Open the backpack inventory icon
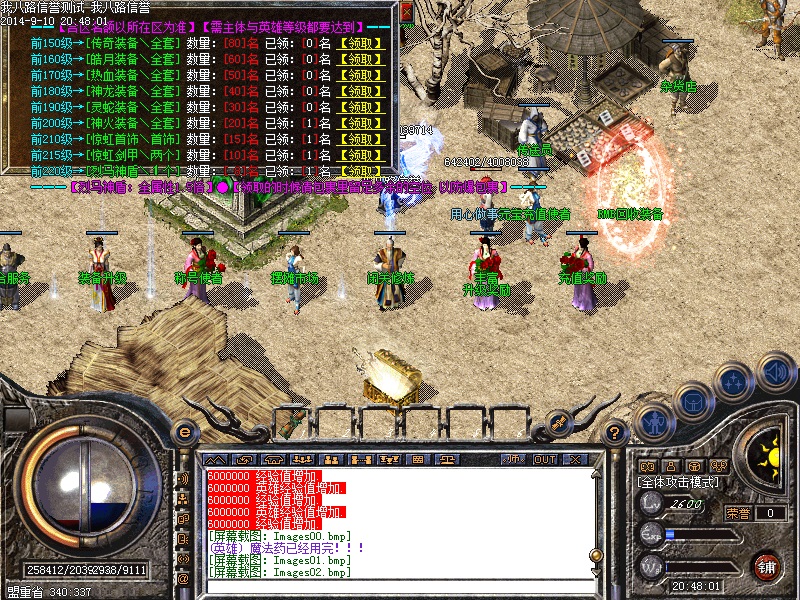The image size is (800, 600). coord(693,400)
